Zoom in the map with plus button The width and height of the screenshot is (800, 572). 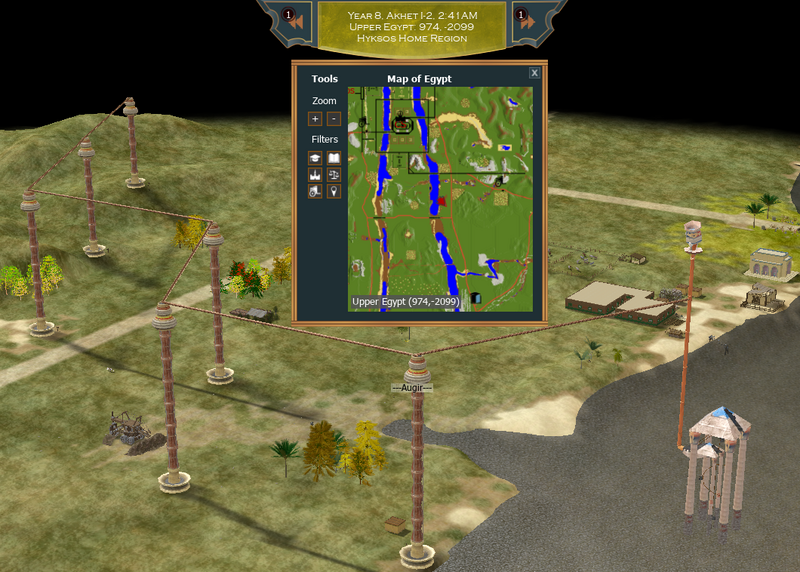coord(315,119)
